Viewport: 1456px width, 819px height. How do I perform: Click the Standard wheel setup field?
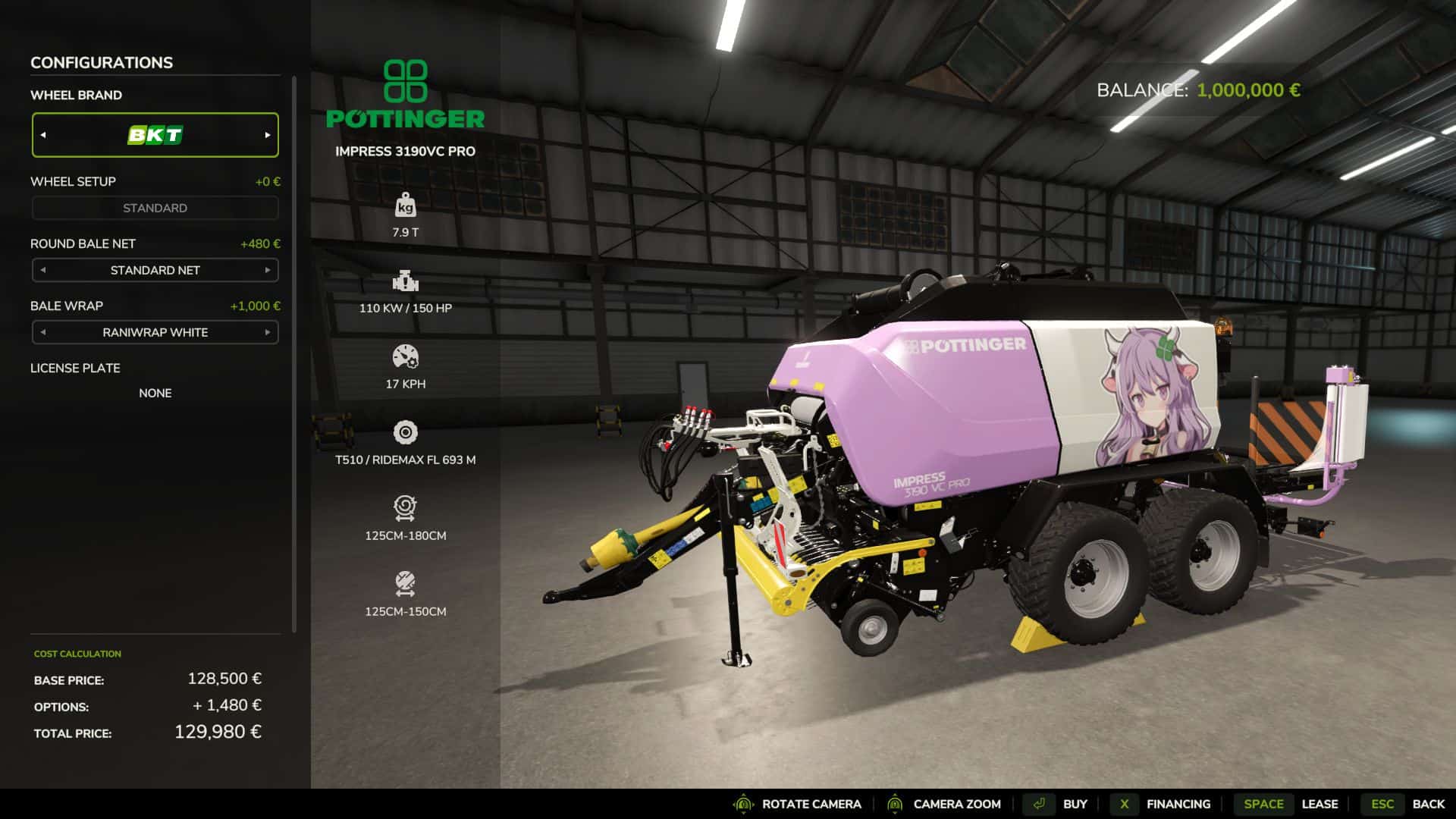[155, 208]
